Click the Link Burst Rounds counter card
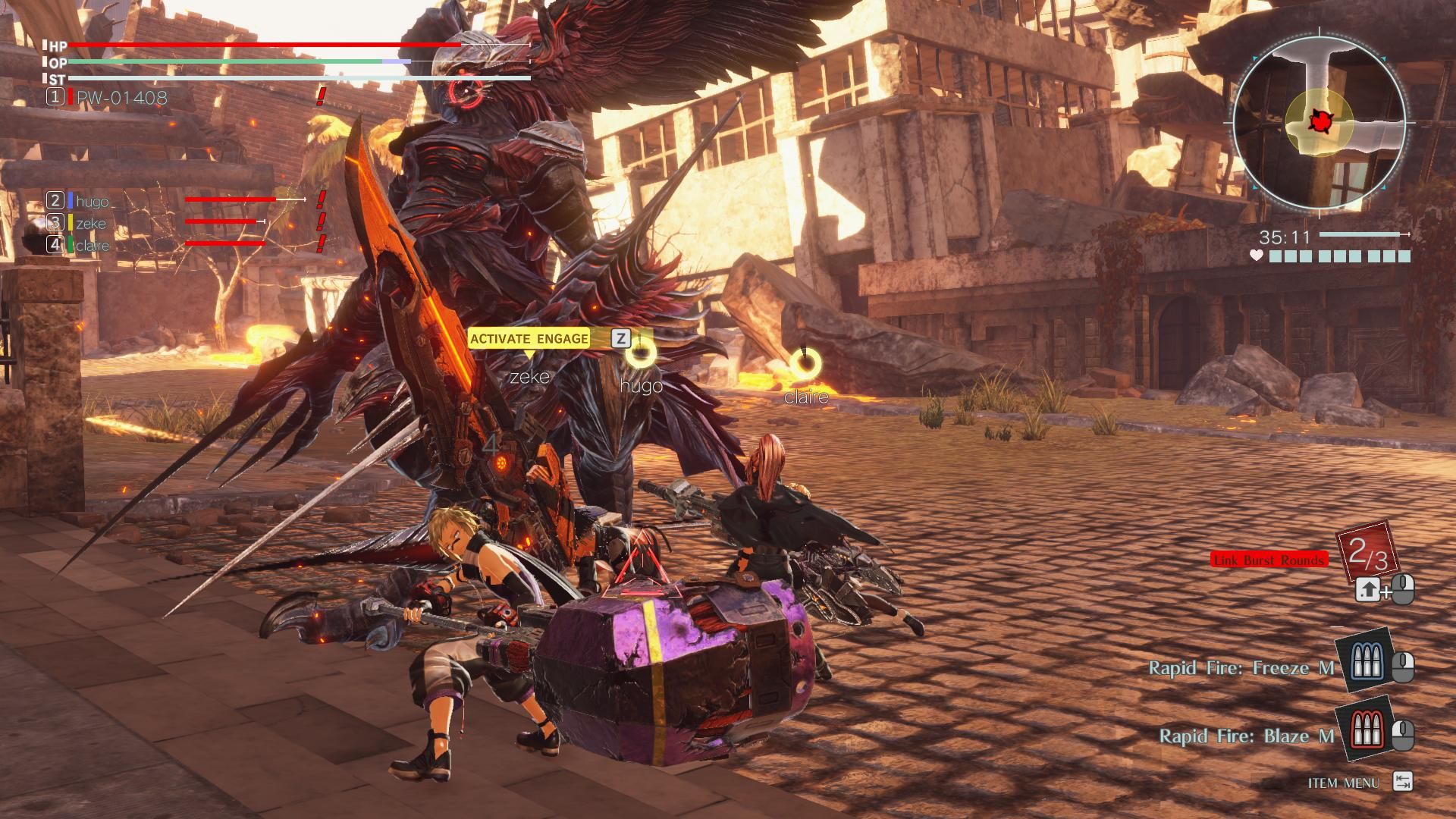 (x=1368, y=553)
